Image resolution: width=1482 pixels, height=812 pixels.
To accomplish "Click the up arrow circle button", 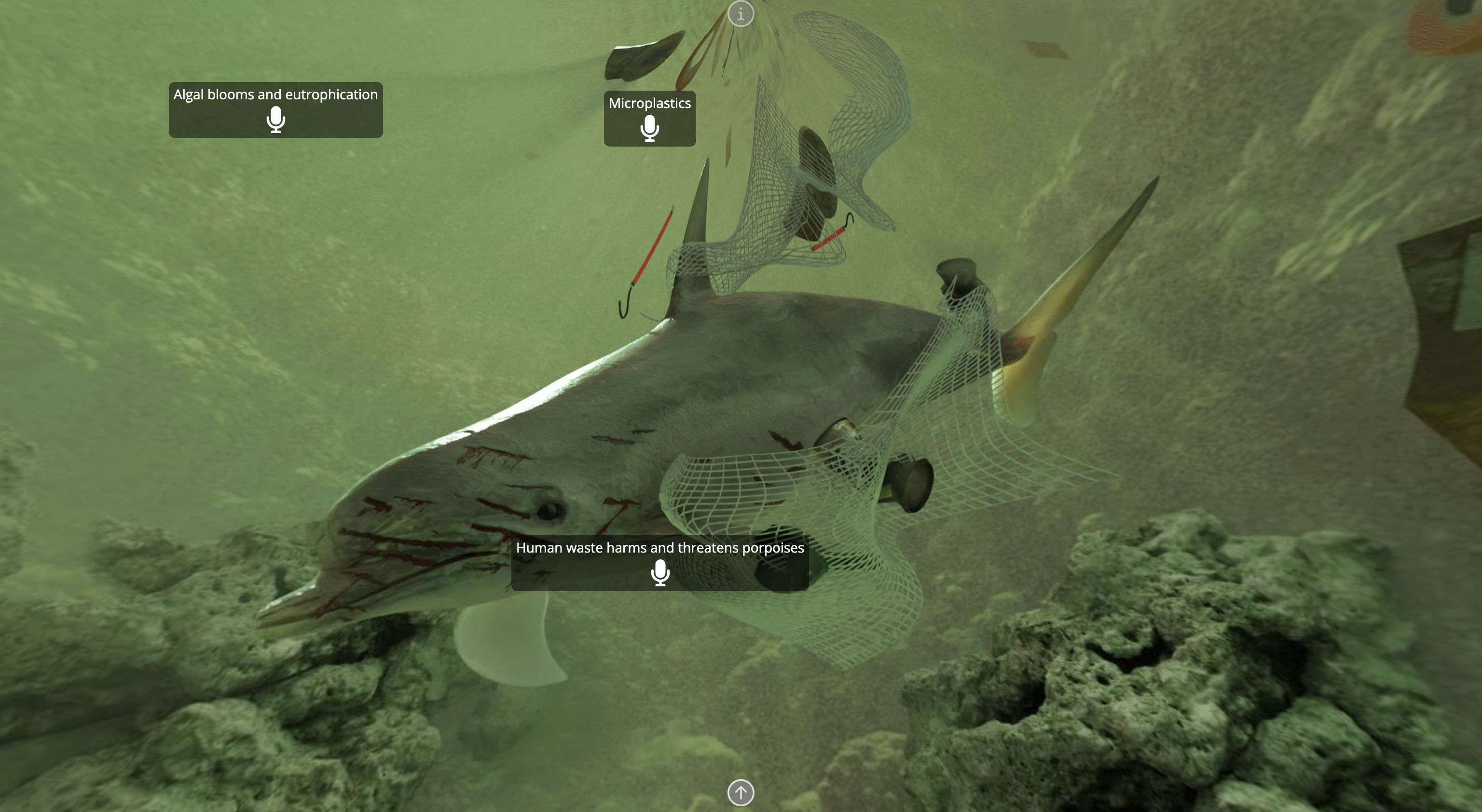I will (x=741, y=792).
